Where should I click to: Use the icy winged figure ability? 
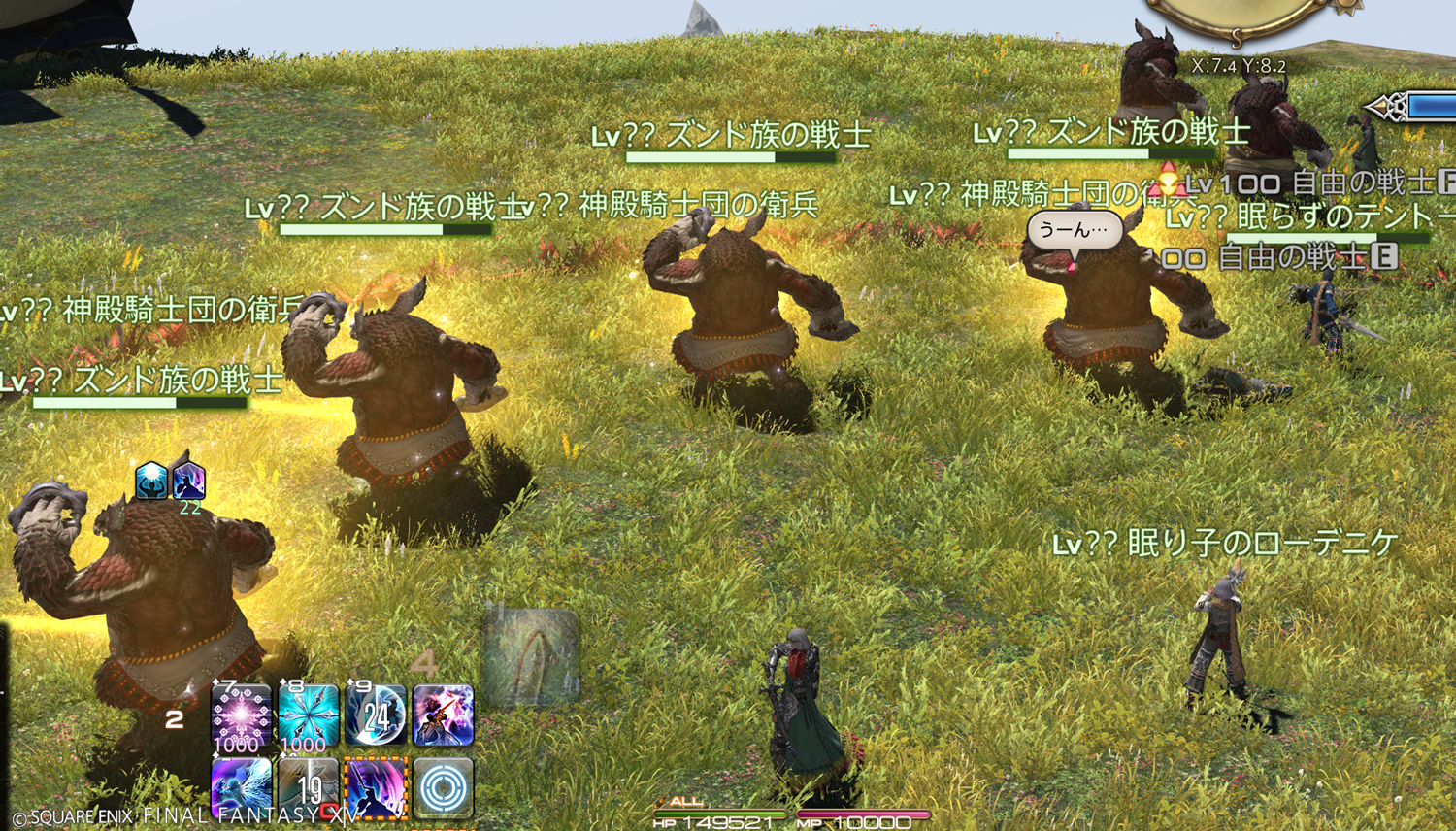[x=242, y=787]
